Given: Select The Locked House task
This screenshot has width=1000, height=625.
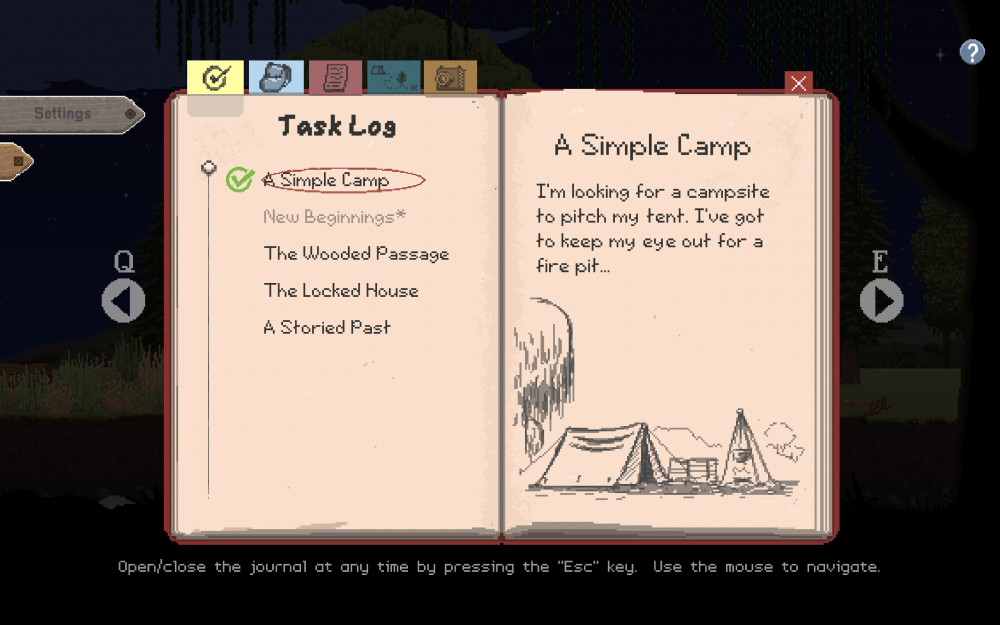Looking at the screenshot, I should coord(341,291).
